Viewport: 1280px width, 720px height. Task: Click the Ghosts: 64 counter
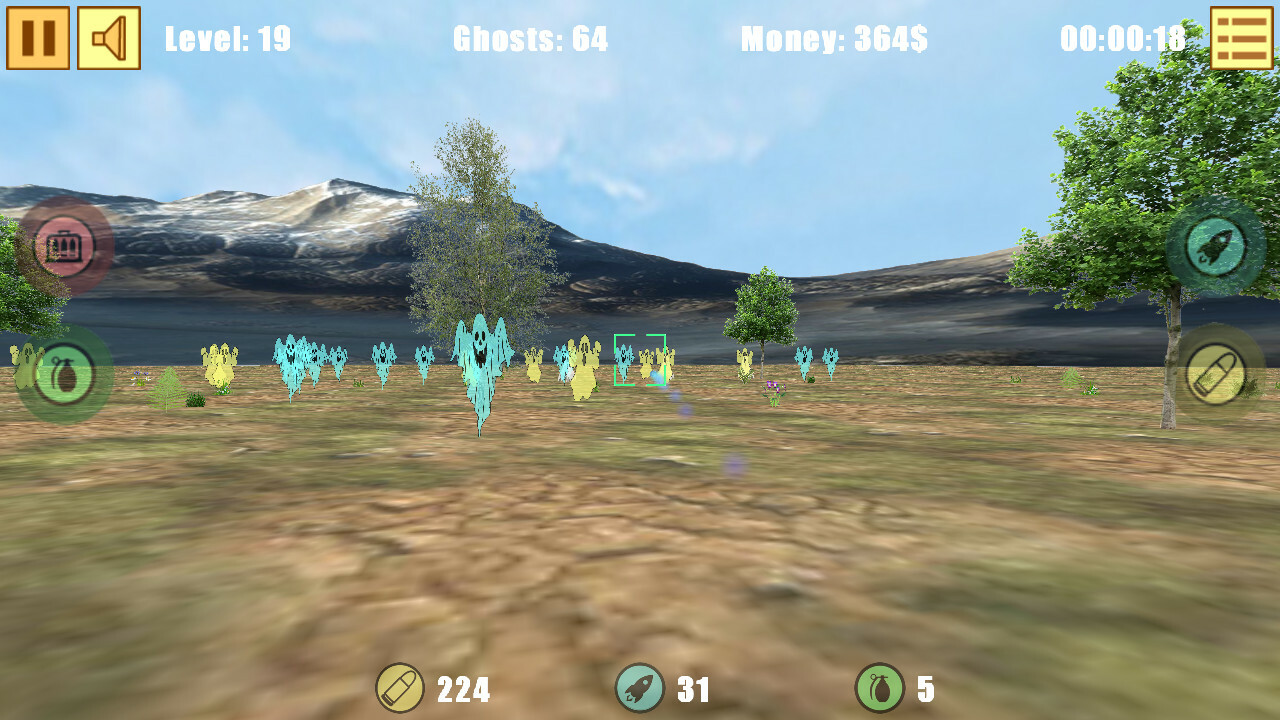pos(529,40)
